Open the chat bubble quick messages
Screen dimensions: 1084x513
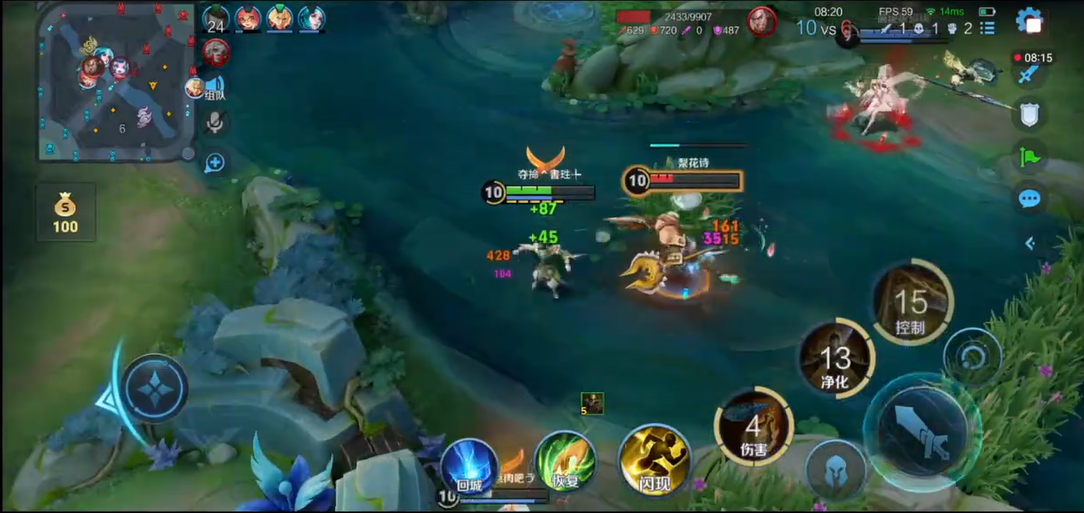[x=1029, y=199]
